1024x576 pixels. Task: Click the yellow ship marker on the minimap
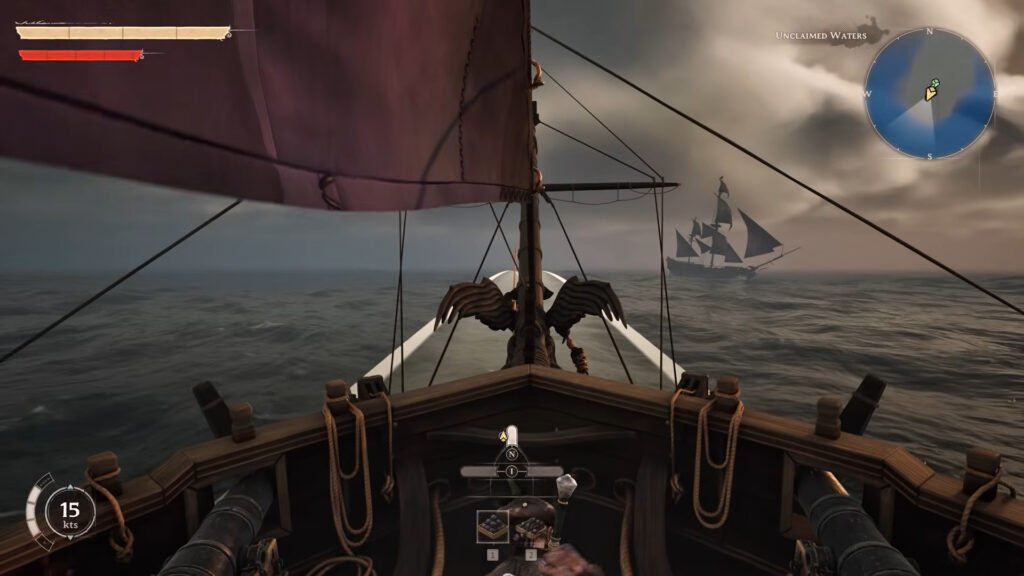(931, 92)
